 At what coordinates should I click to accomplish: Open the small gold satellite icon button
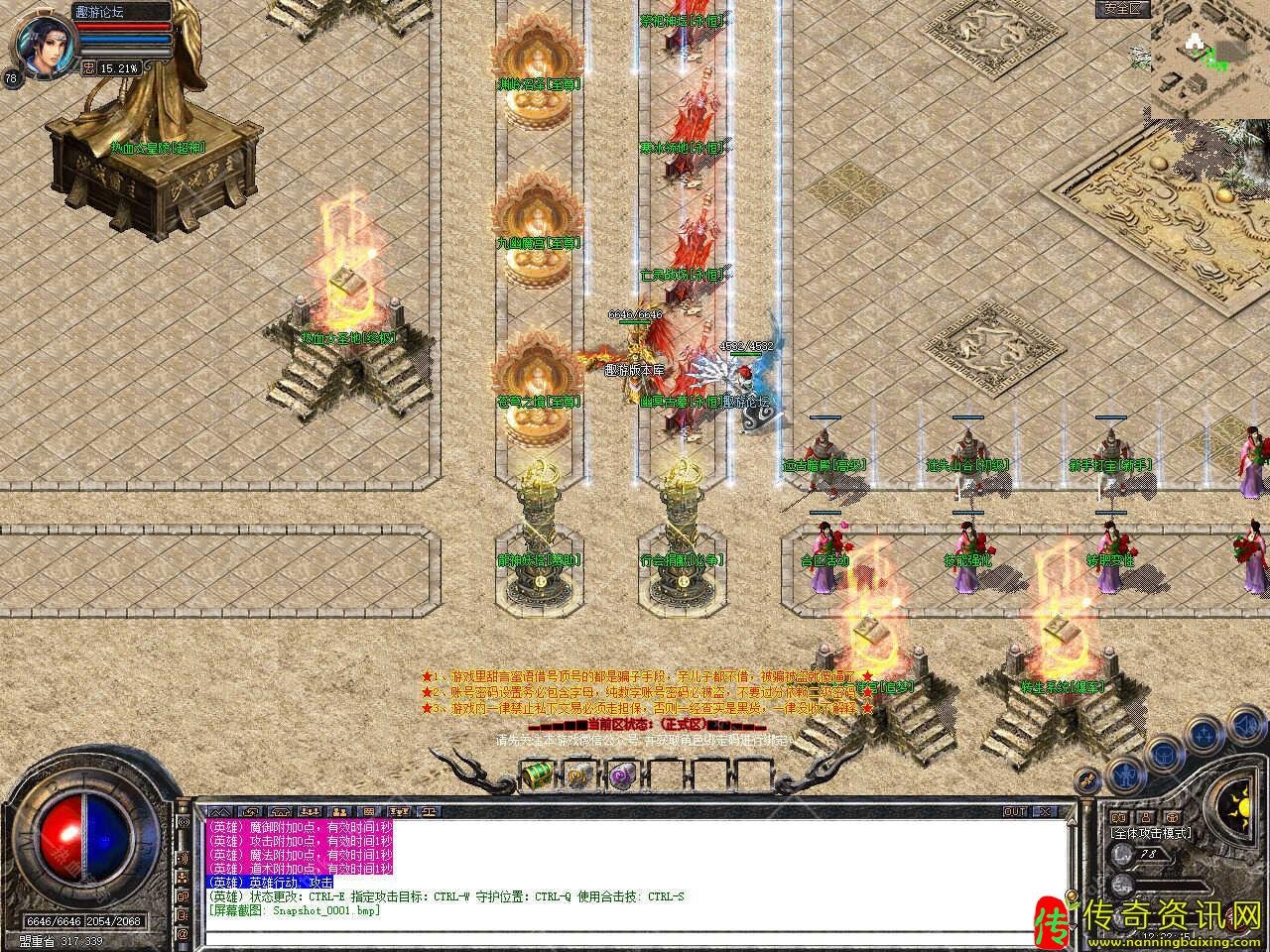(x=1087, y=780)
